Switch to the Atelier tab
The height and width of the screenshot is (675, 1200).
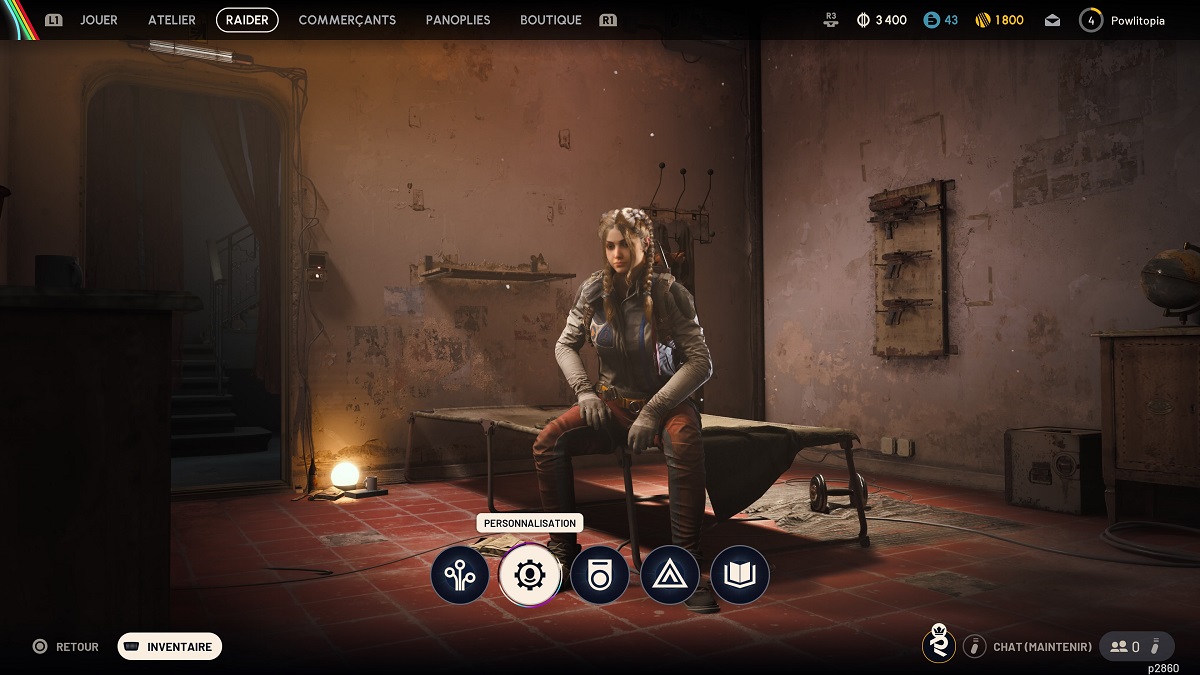(x=172, y=20)
